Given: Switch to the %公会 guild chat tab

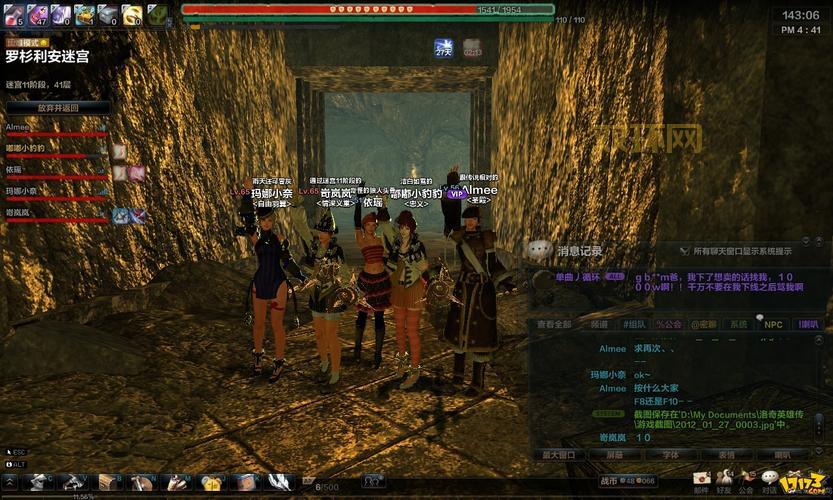Looking at the screenshot, I should tap(668, 324).
